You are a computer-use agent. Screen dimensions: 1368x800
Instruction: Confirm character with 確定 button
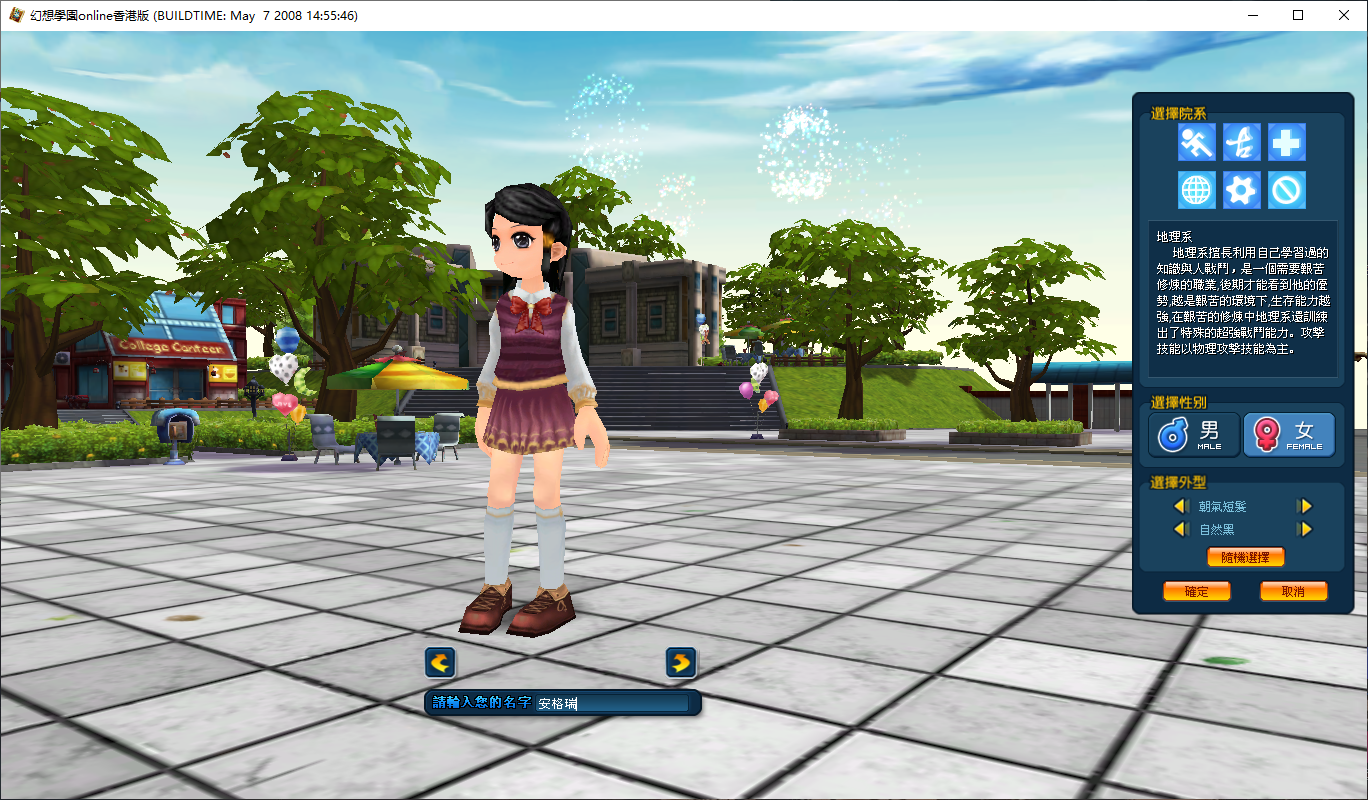[1196, 591]
